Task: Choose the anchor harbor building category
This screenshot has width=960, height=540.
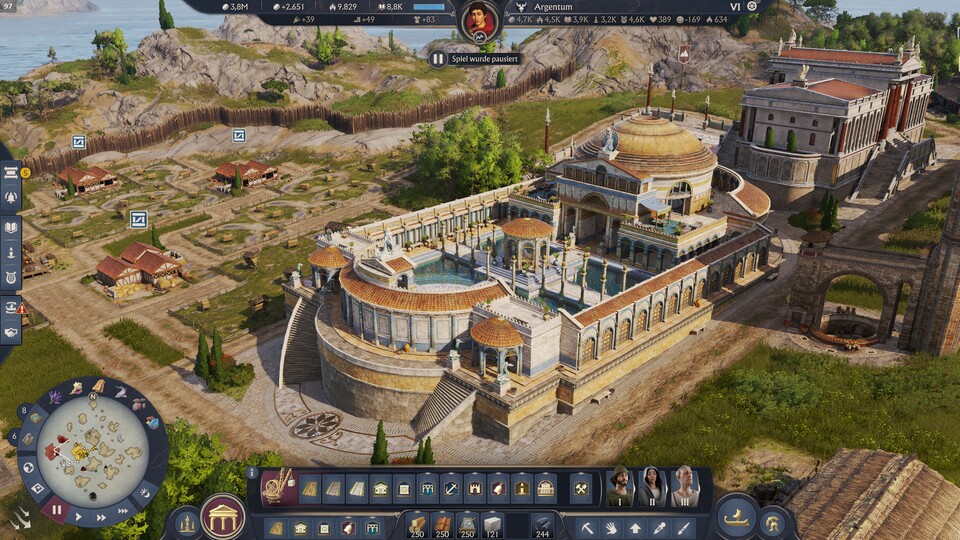Action: coord(452,488)
